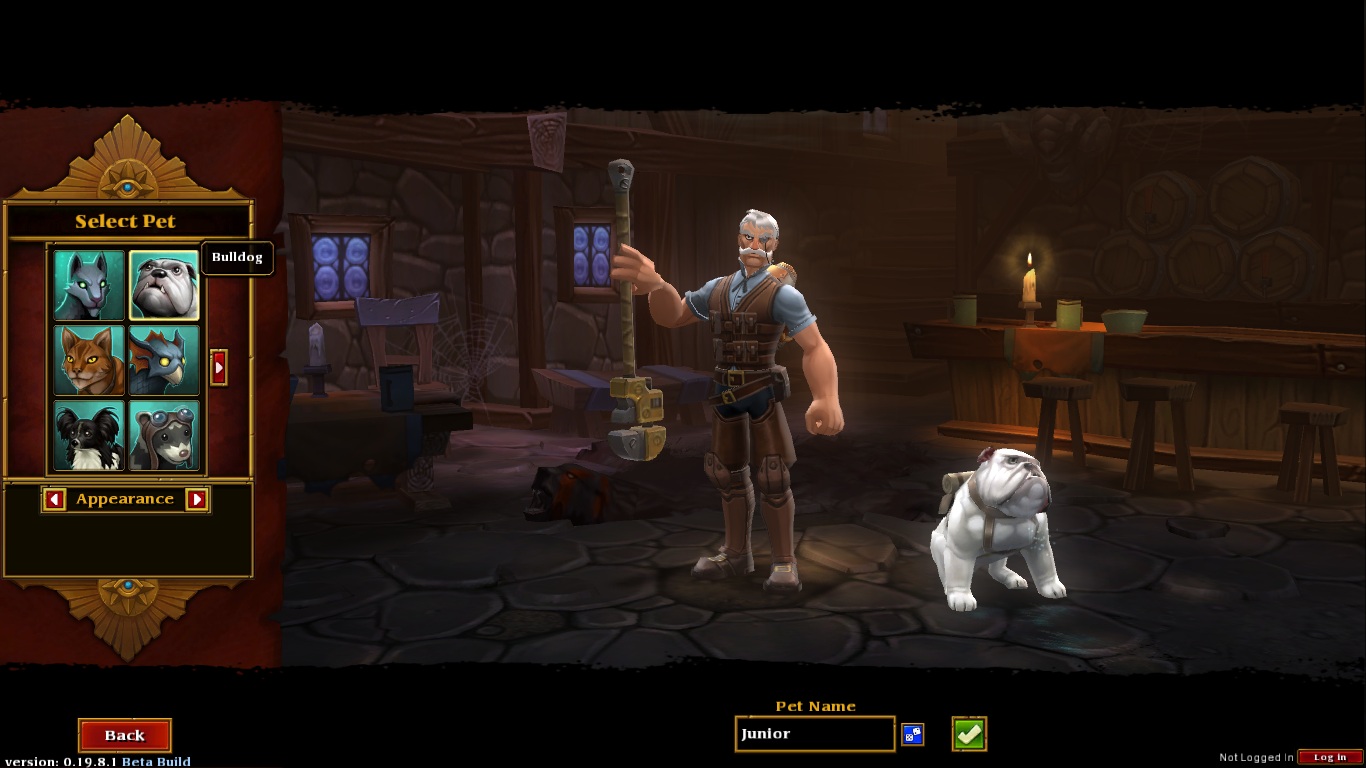Switch to previous pet appearance
Viewport: 1366px width, 768px height.
coord(55,499)
